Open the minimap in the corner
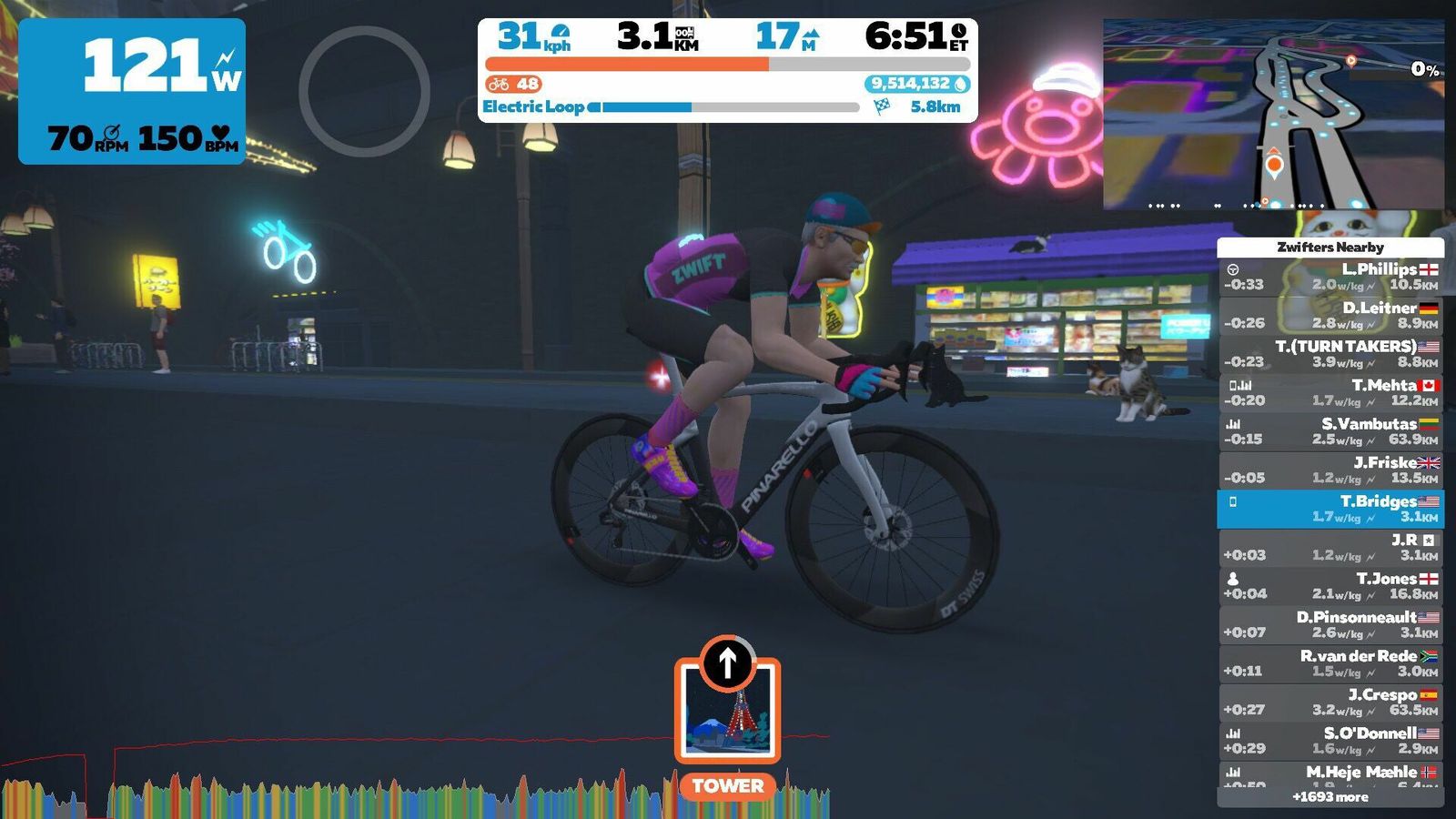This screenshot has height=819, width=1456. pos(1273,114)
